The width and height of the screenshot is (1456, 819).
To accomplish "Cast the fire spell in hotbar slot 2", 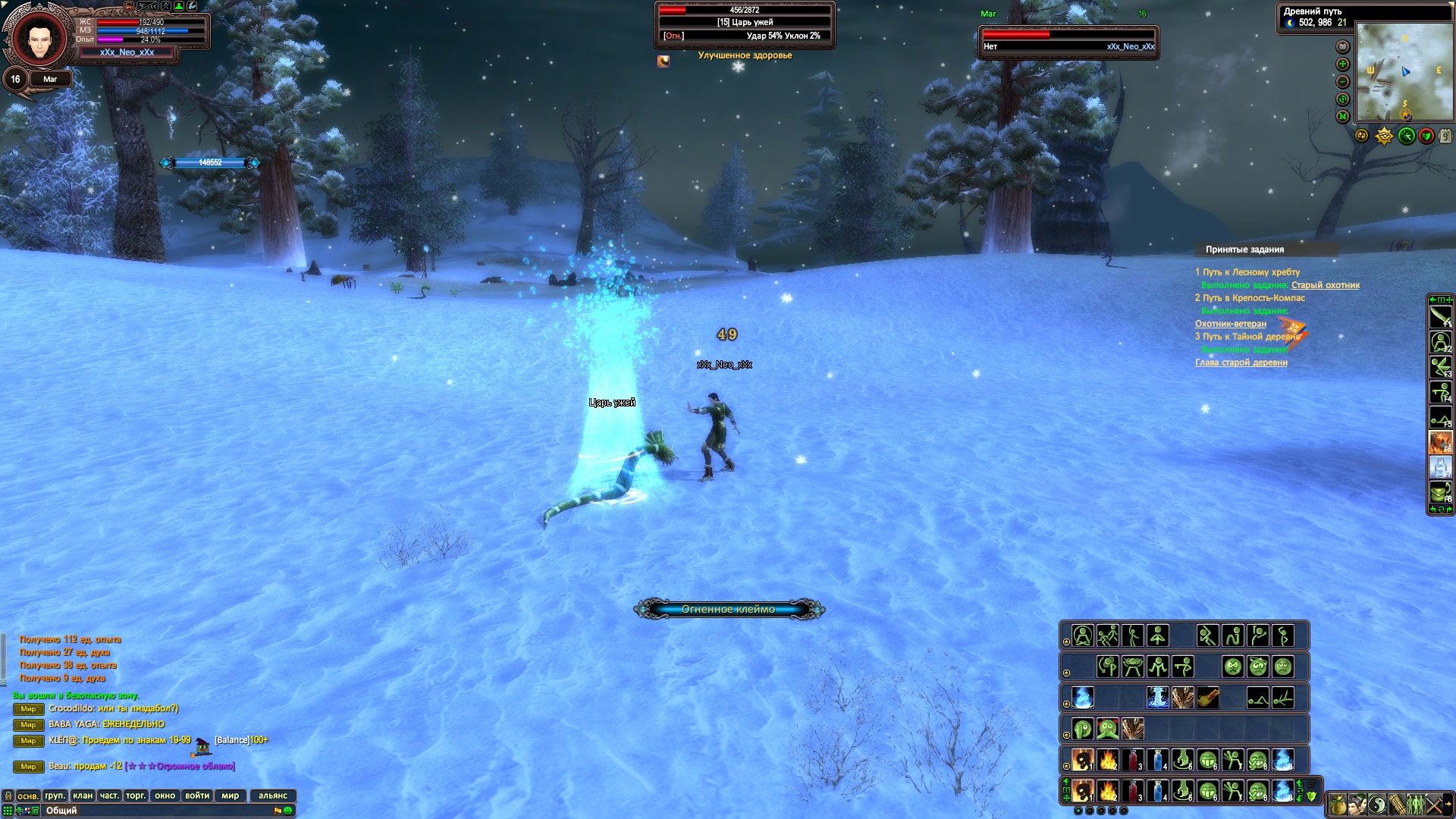I will pyautogui.click(x=1108, y=791).
